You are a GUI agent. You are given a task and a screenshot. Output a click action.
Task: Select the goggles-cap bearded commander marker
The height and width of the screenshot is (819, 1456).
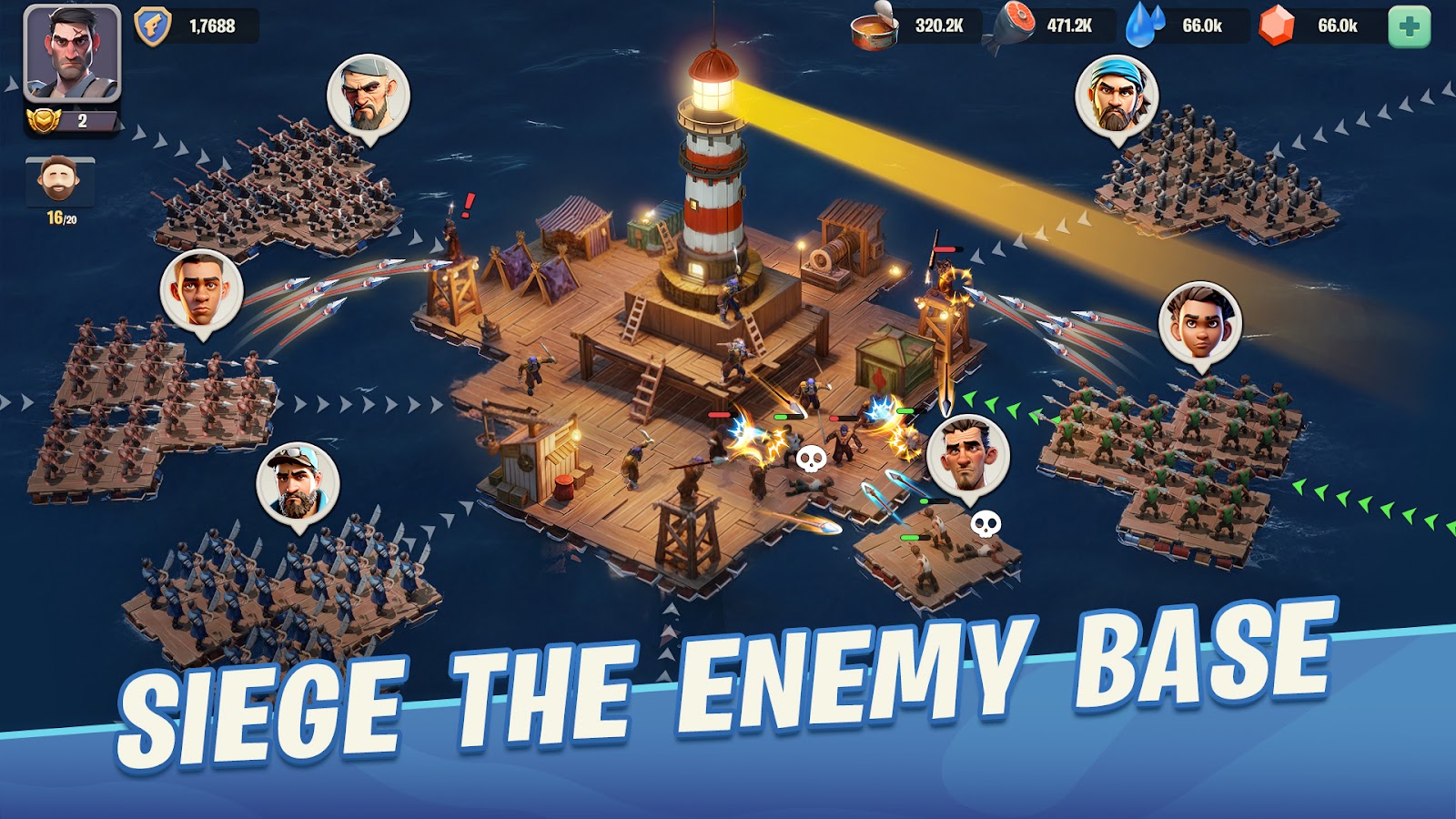click(x=298, y=484)
